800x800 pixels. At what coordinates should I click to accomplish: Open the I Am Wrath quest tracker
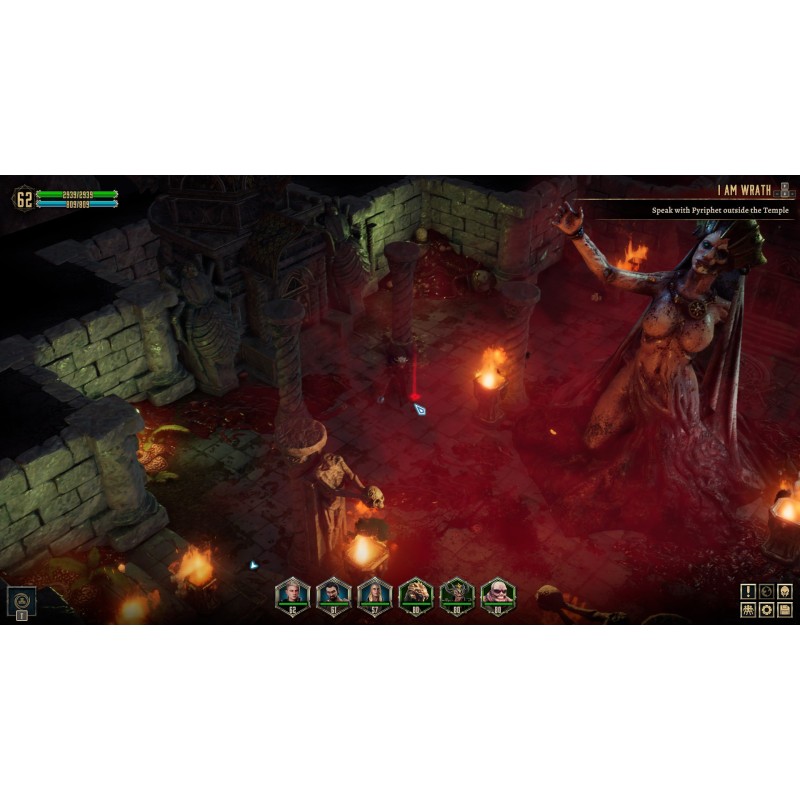(x=746, y=189)
